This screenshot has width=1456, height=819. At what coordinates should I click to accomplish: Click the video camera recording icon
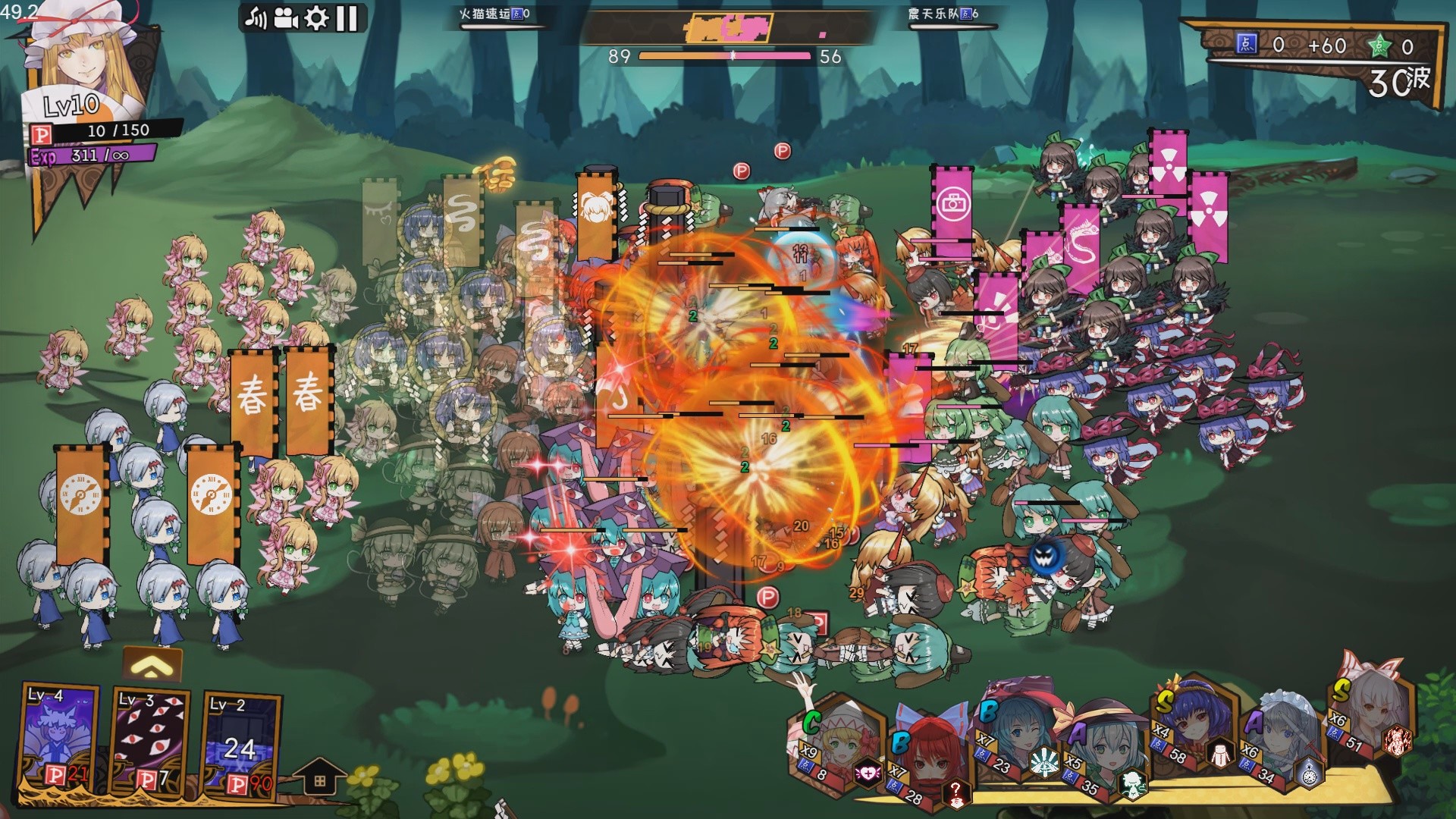coord(286,17)
